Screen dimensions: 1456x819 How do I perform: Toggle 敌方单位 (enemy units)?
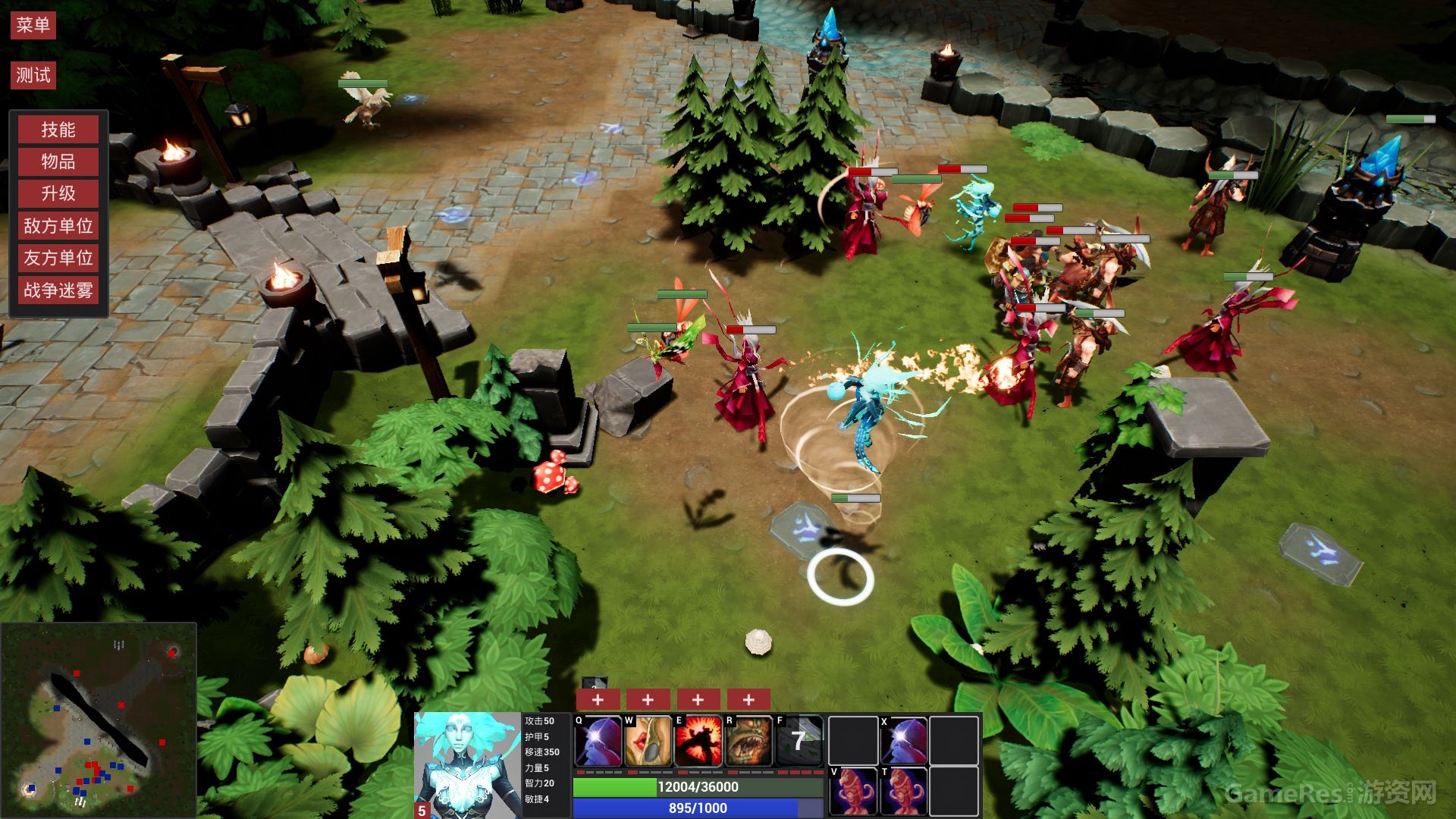click(58, 226)
